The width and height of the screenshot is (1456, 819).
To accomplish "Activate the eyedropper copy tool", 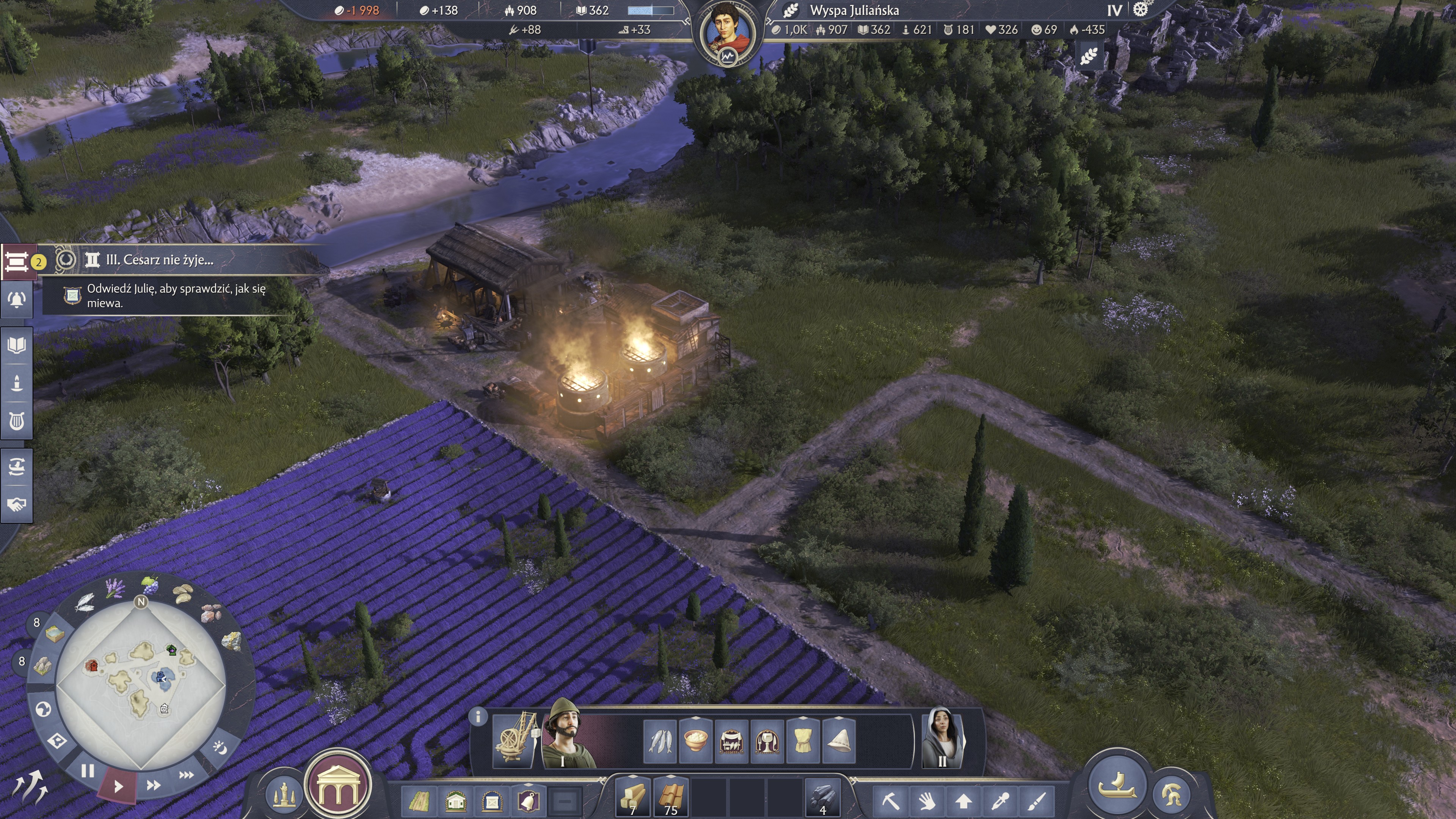I will click(1000, 801).
